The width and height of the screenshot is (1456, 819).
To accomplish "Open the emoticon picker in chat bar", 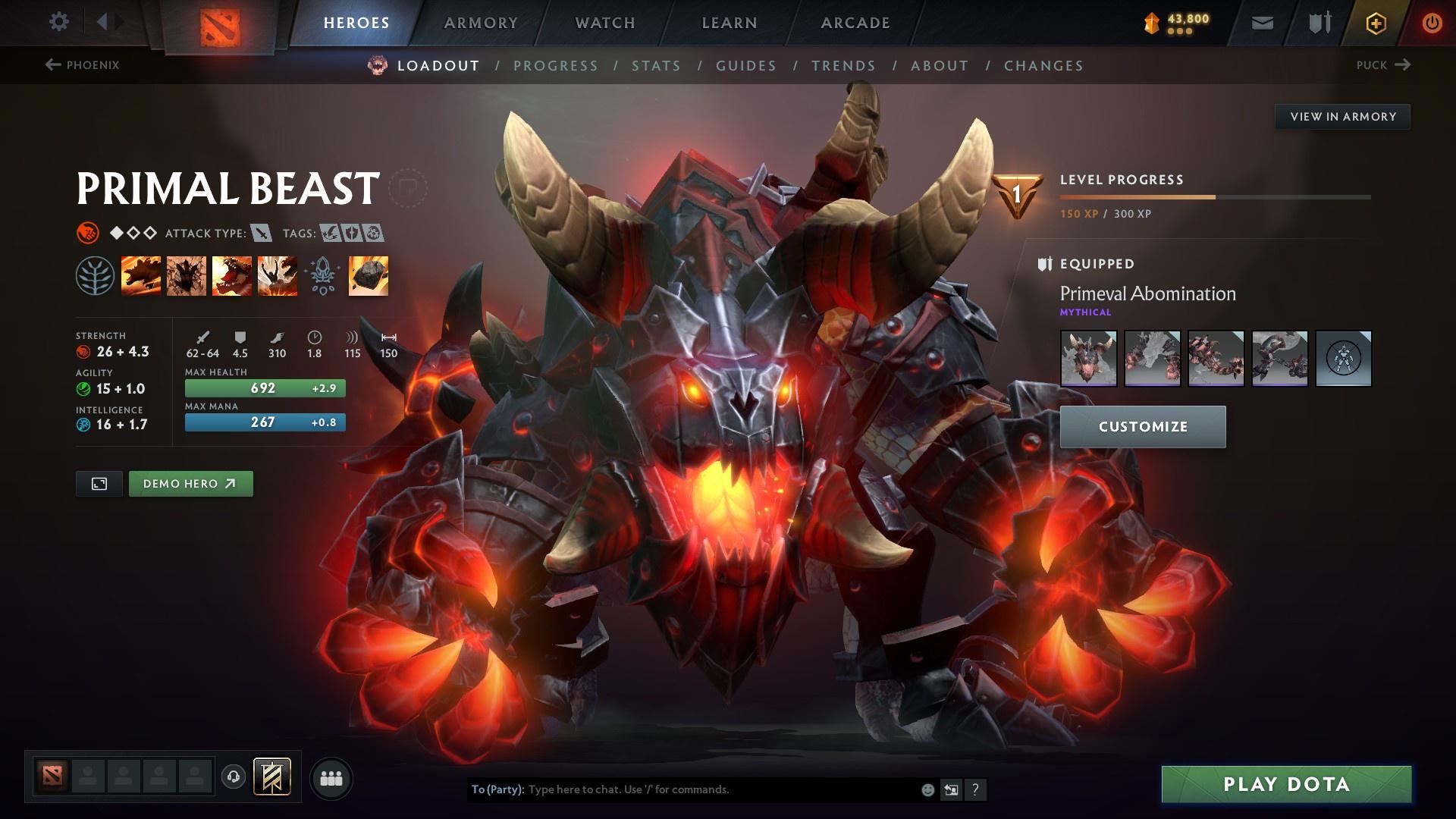I will 927,789.
